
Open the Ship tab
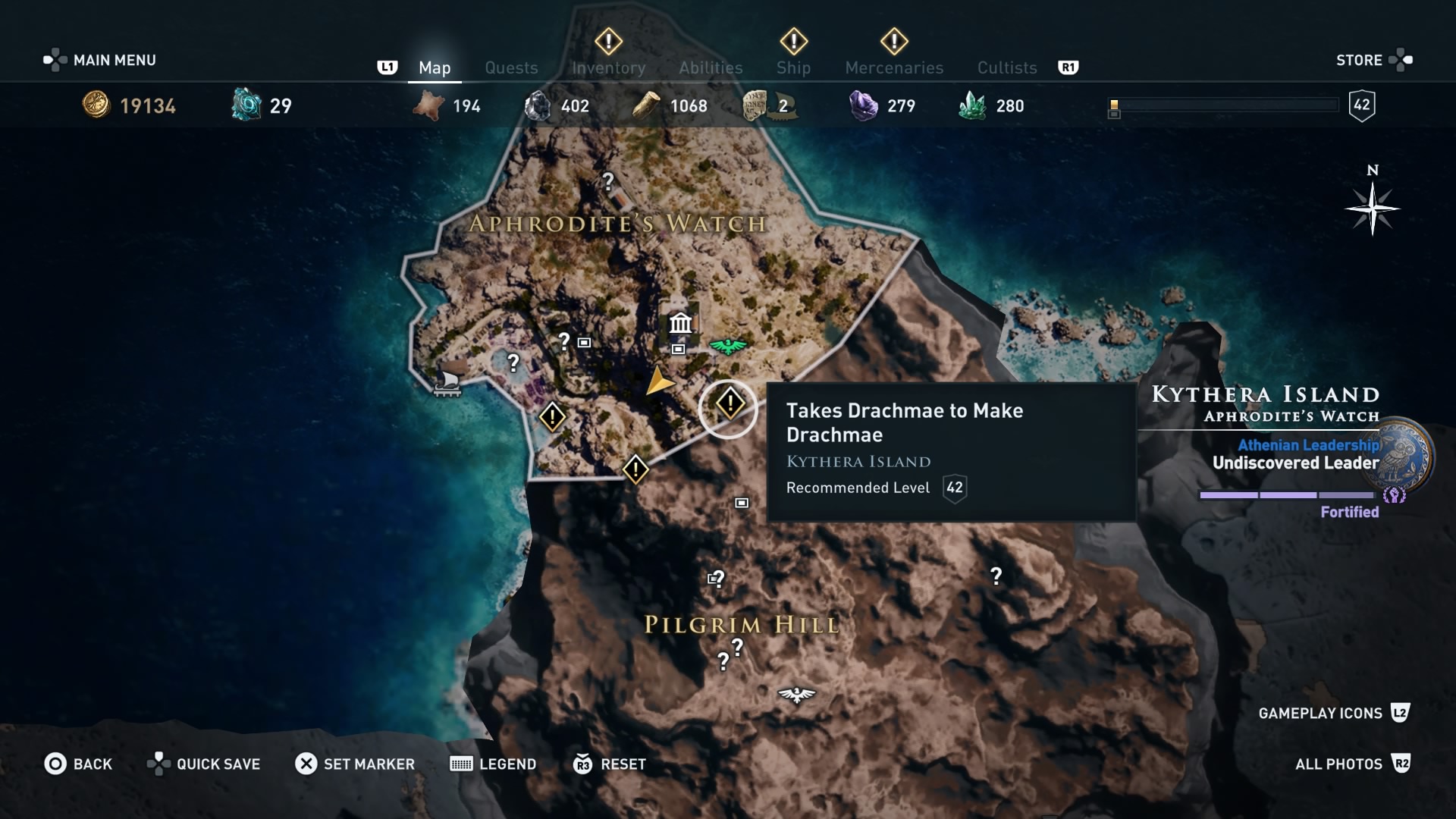(x=793, y=68)
